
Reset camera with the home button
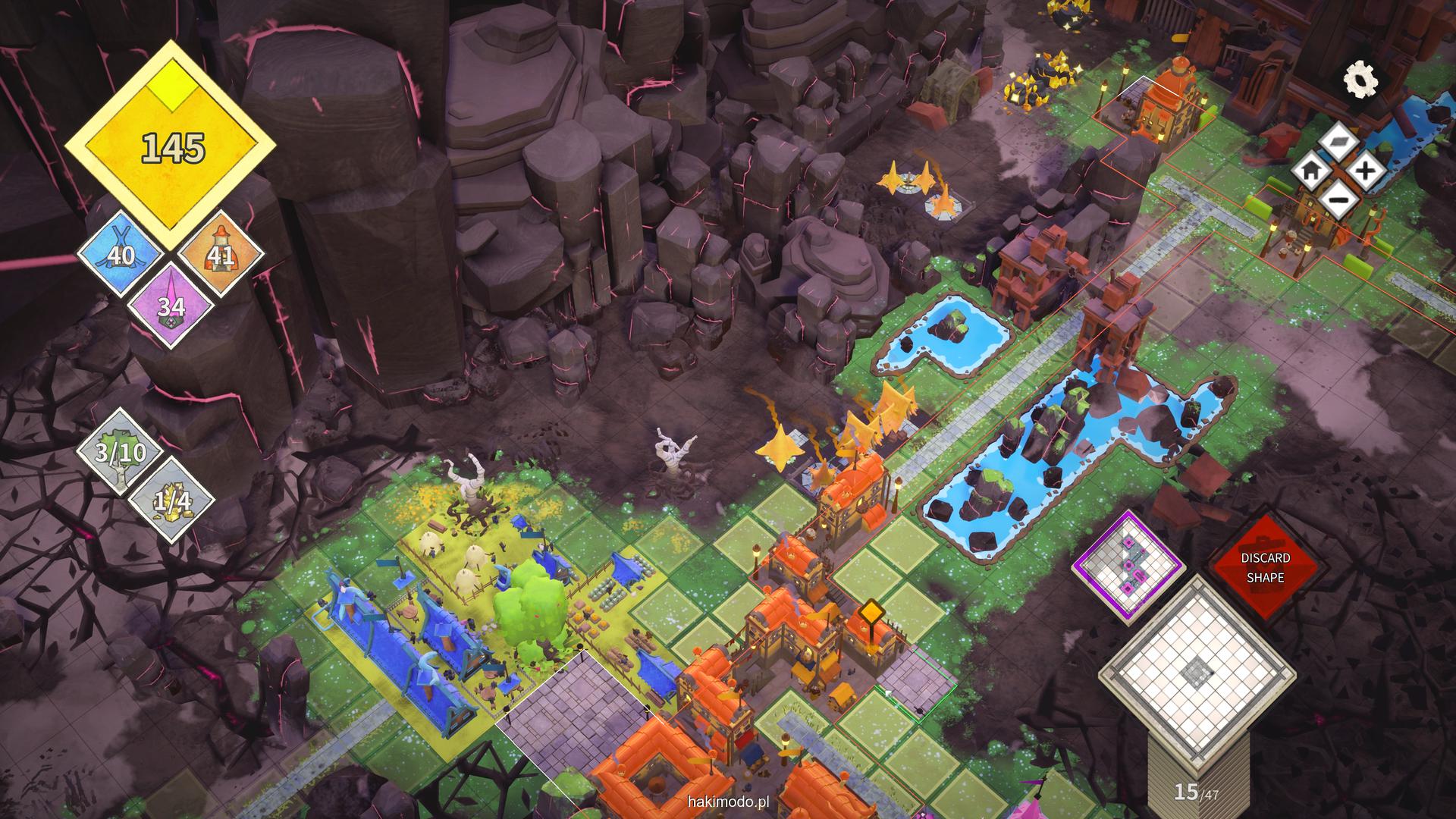pos(1310,171)
